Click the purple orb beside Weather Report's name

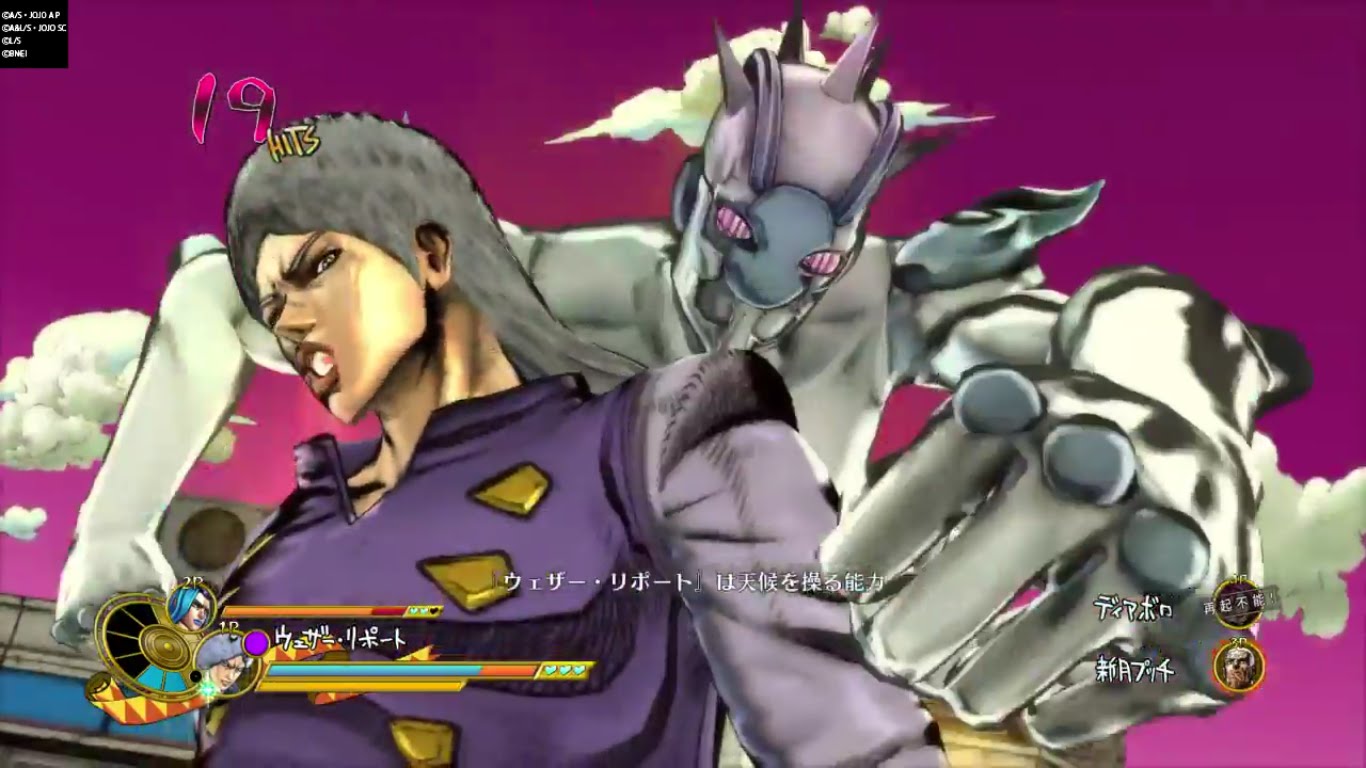pos(257,641)
